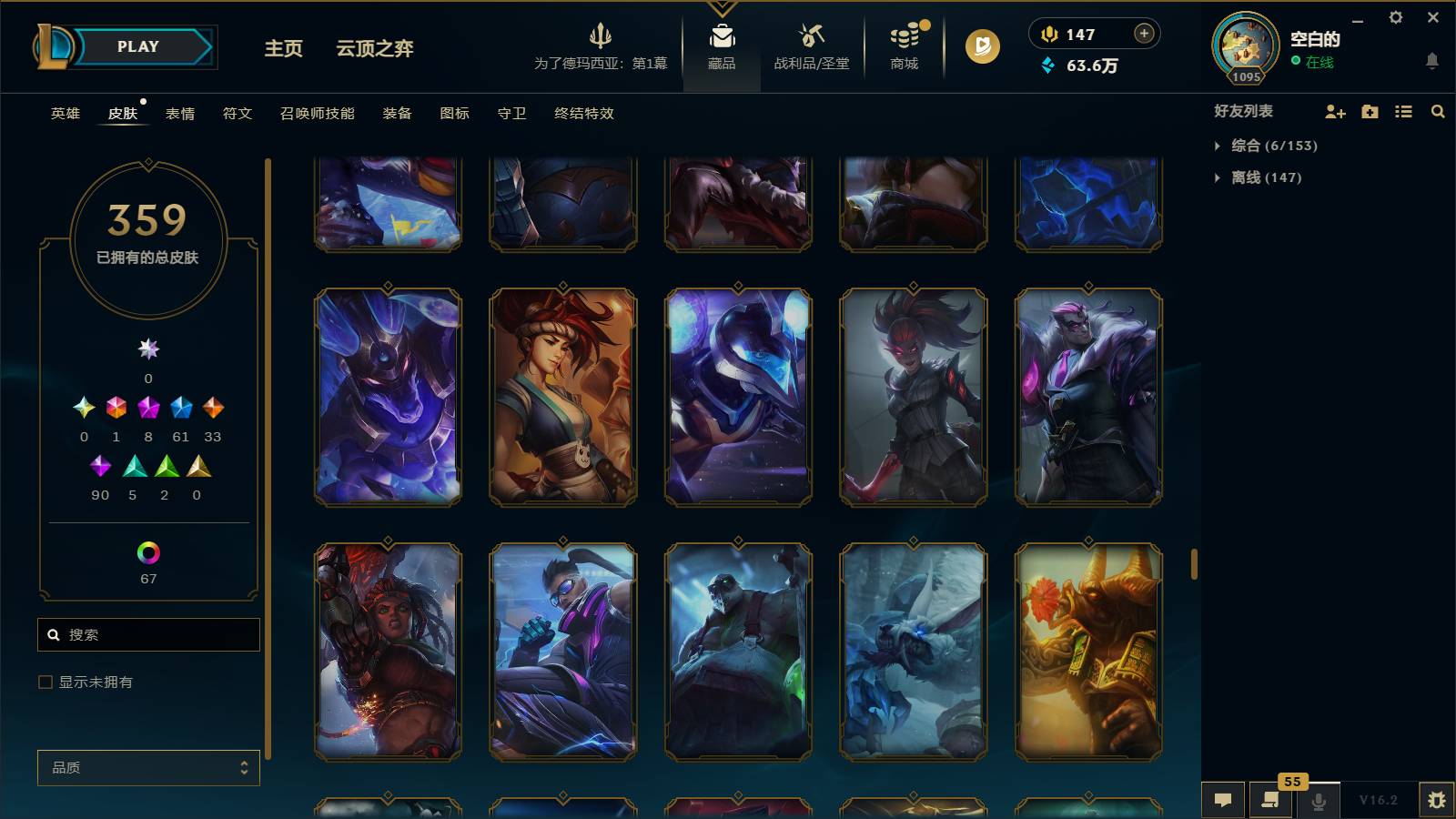Viewport: 1456px width, 819px height.
Task: Click the chroma color wheel showing 67
Action: click(x=148, y=551)
